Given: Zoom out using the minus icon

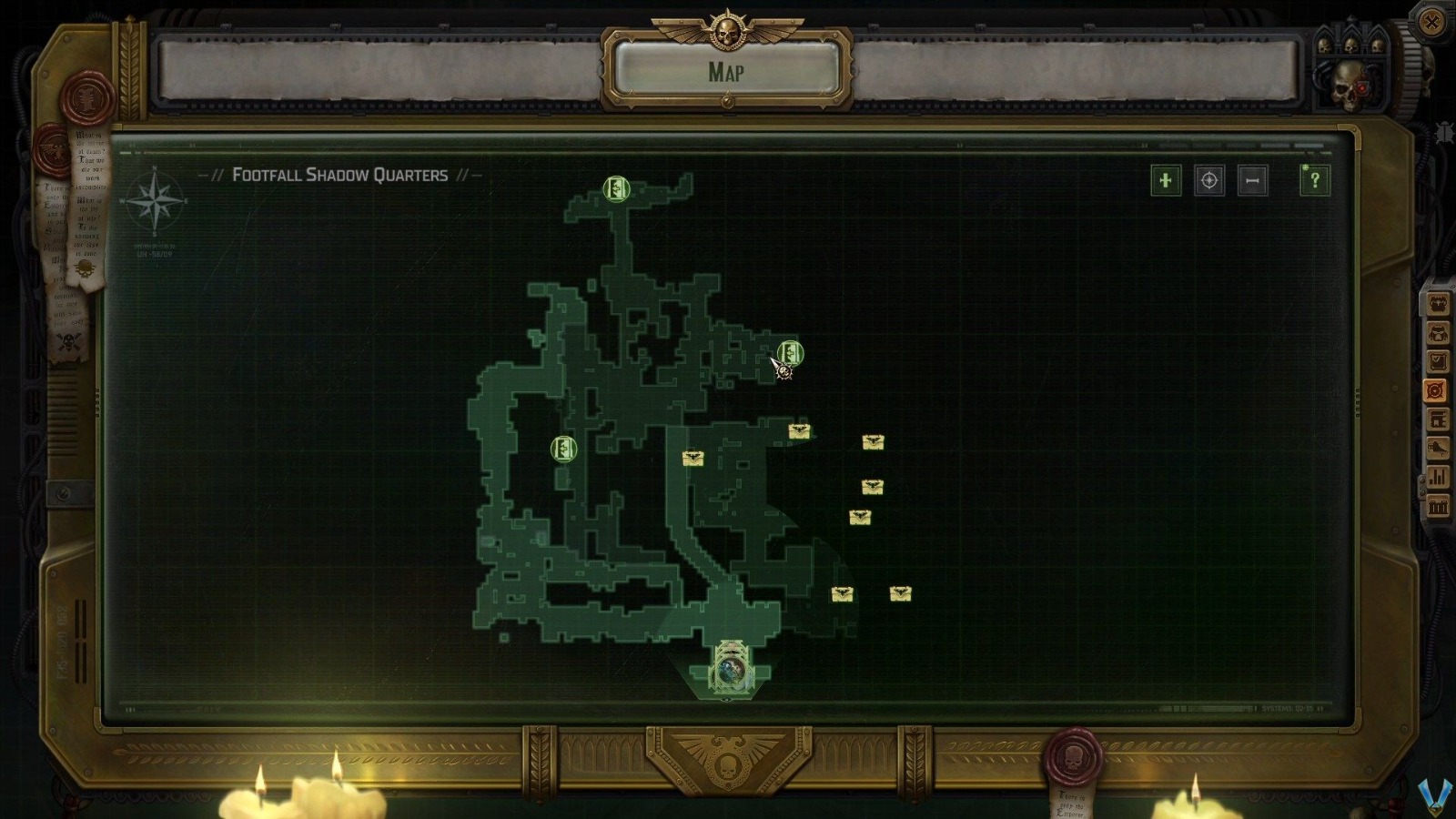Looking at the screenshot, I should (x=1251, y=180).
